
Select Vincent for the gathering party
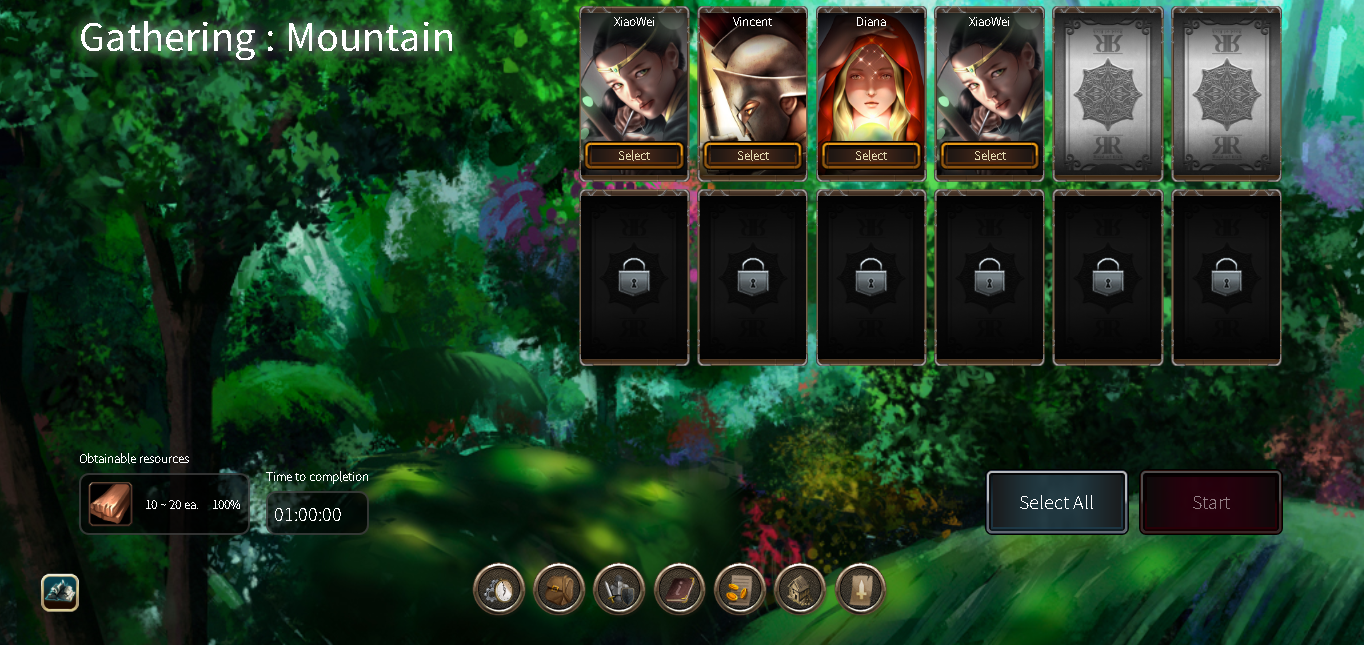(x=752, y=156)
